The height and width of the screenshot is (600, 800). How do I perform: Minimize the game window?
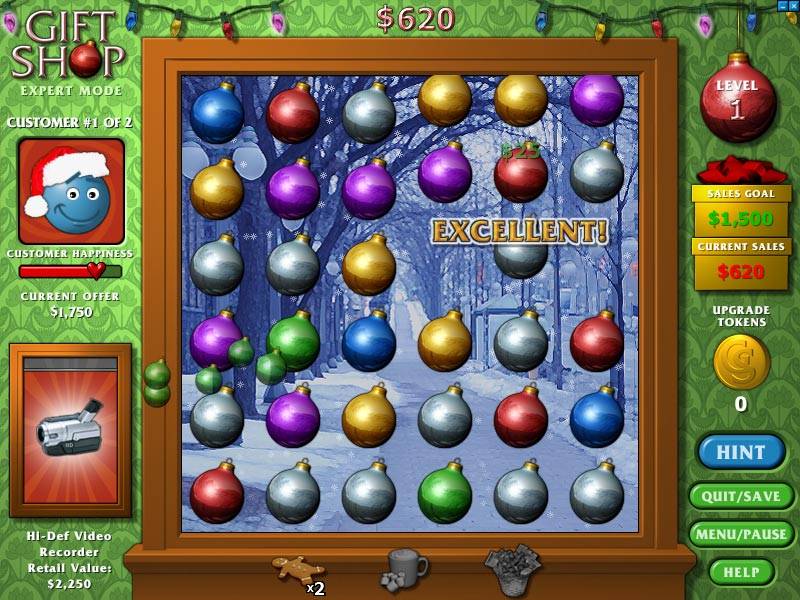tap(782, 6)
